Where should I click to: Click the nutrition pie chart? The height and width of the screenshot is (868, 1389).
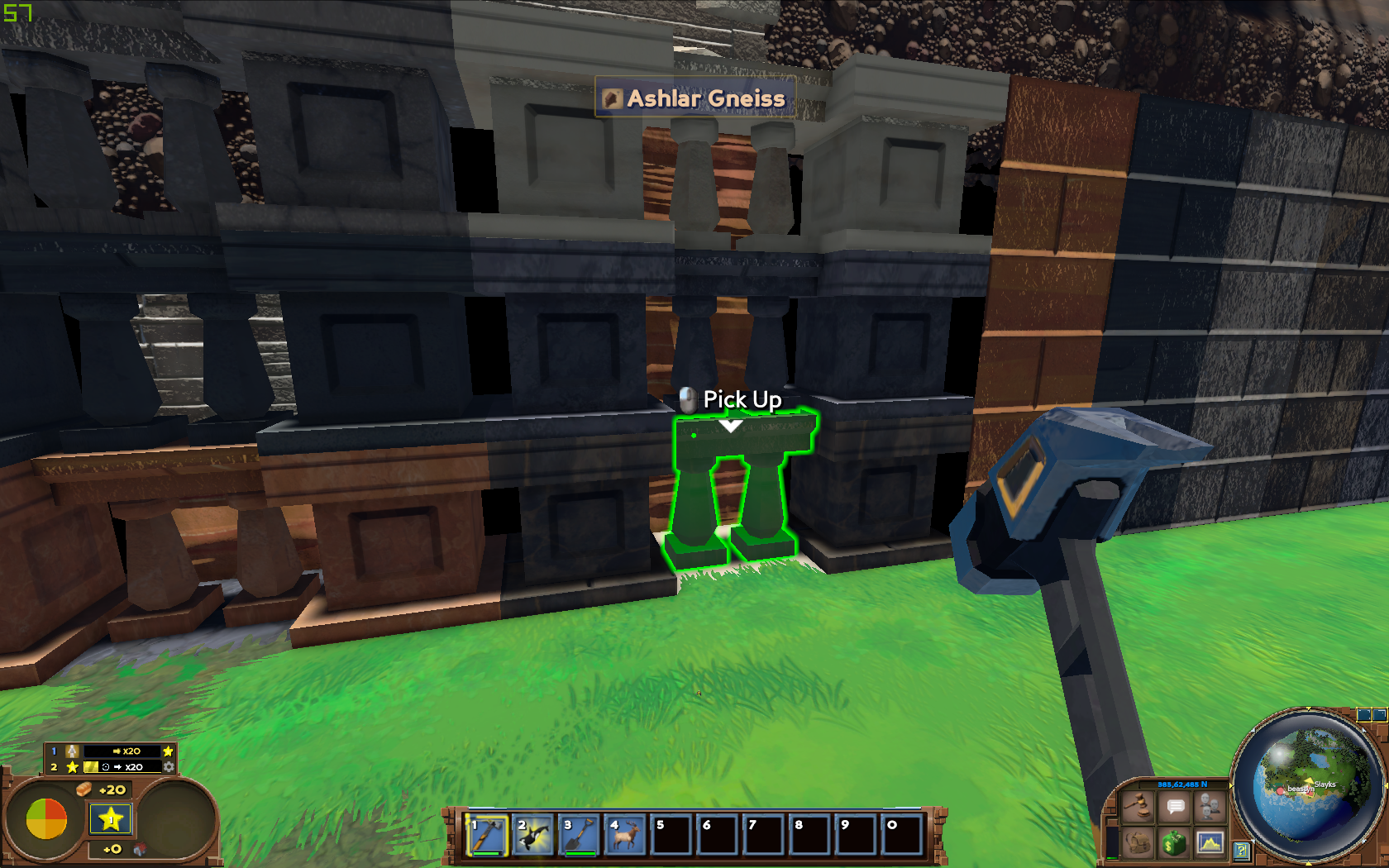point(46,818)
